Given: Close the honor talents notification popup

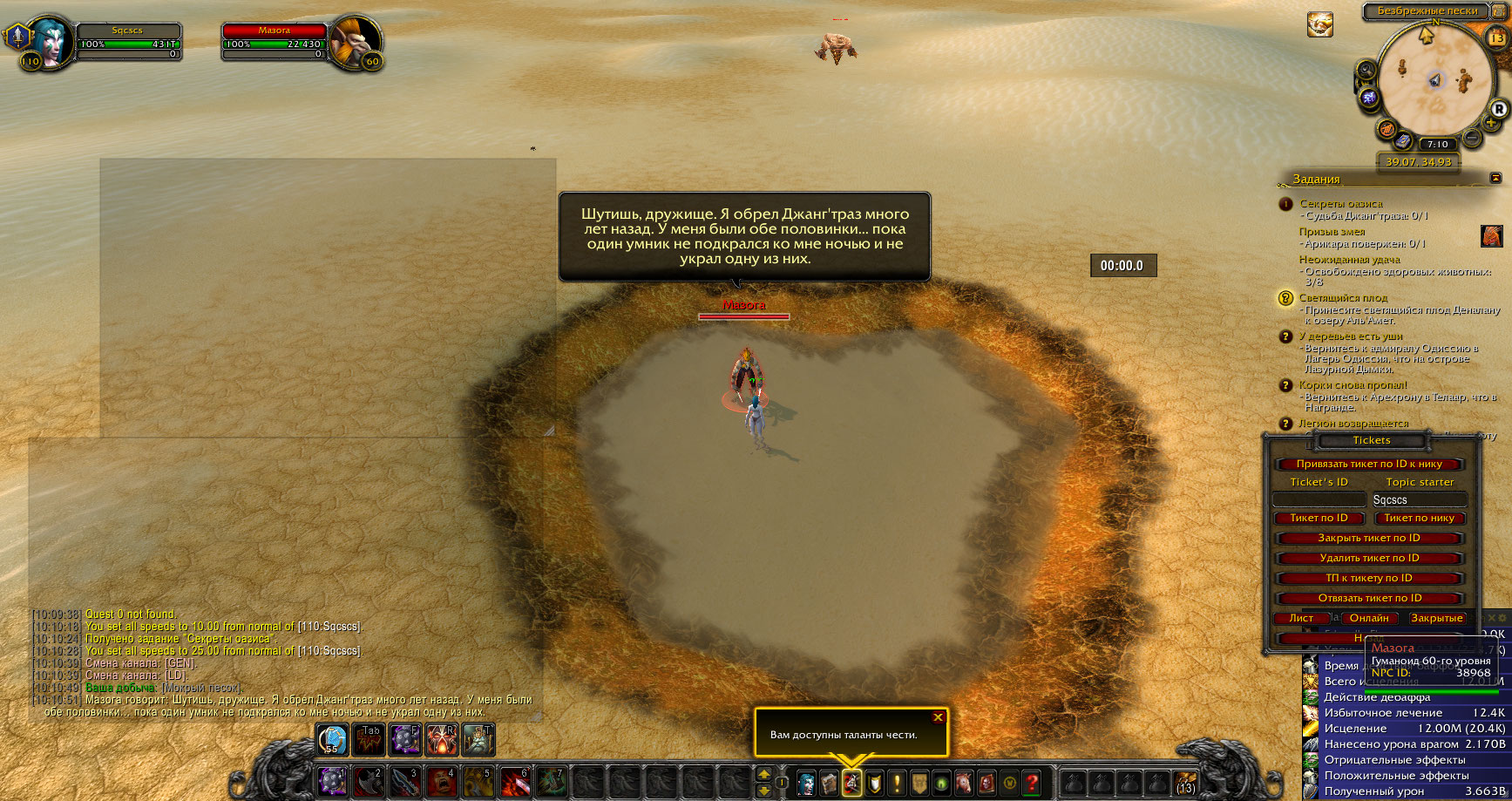Looking at the screenshot, I should point(938,717).
